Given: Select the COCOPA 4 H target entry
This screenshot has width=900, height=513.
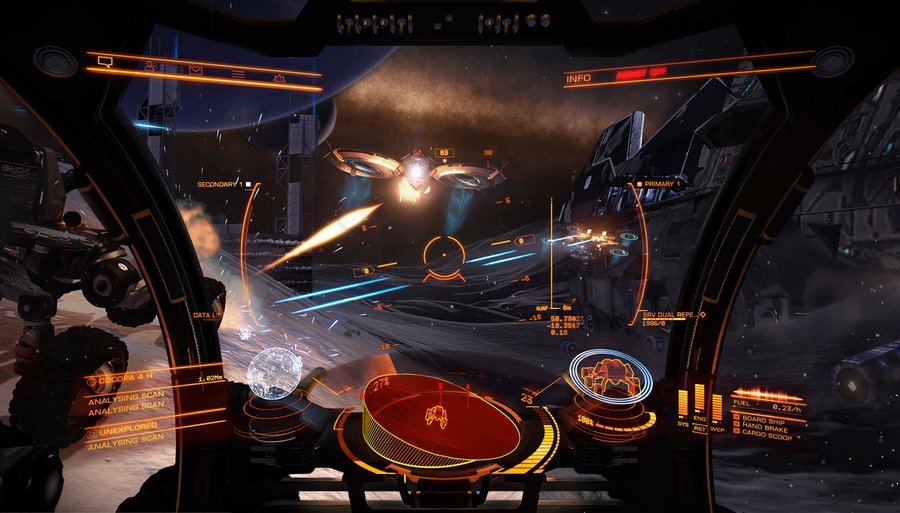Looking at the screenshot, I should [x=125, y=380].
